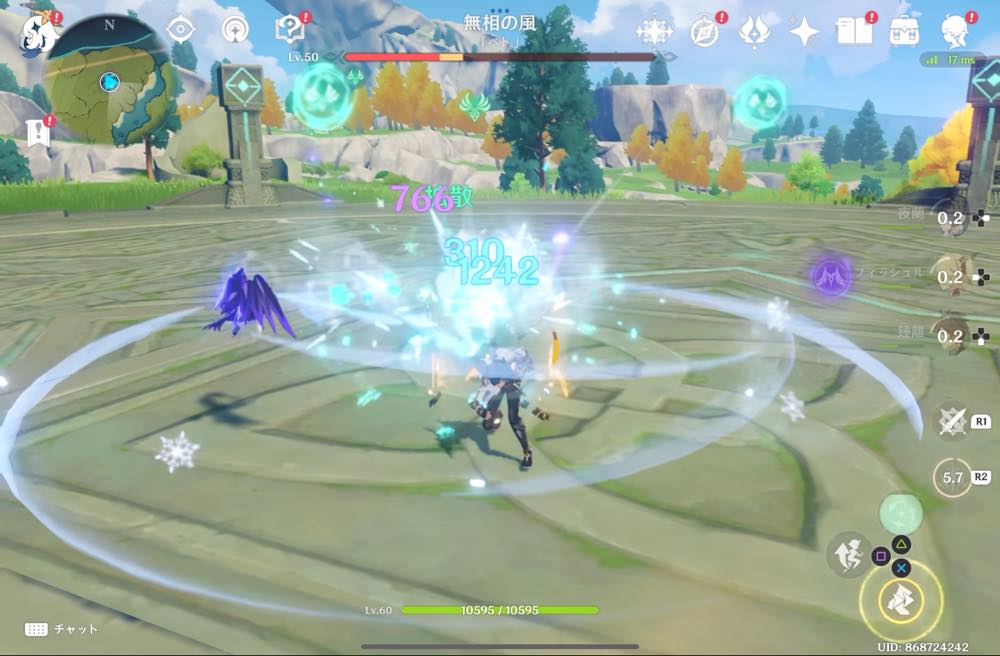Trigger the elemental burst on cooldown
Image resolution: width=1000 pixels, height=656 pixels.
[x=952, y=477]
